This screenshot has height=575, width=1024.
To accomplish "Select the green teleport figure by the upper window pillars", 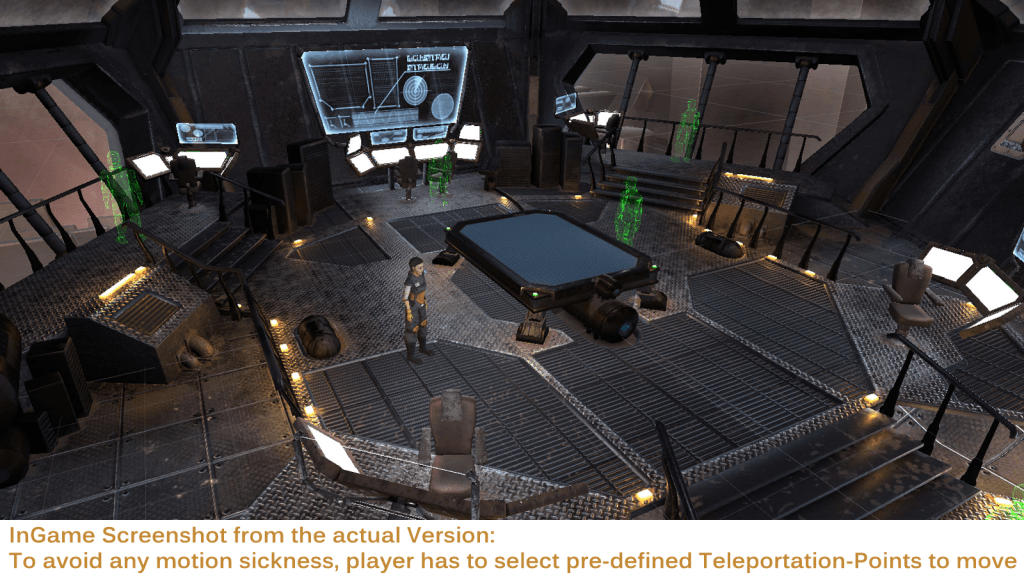I will [686, 130].
